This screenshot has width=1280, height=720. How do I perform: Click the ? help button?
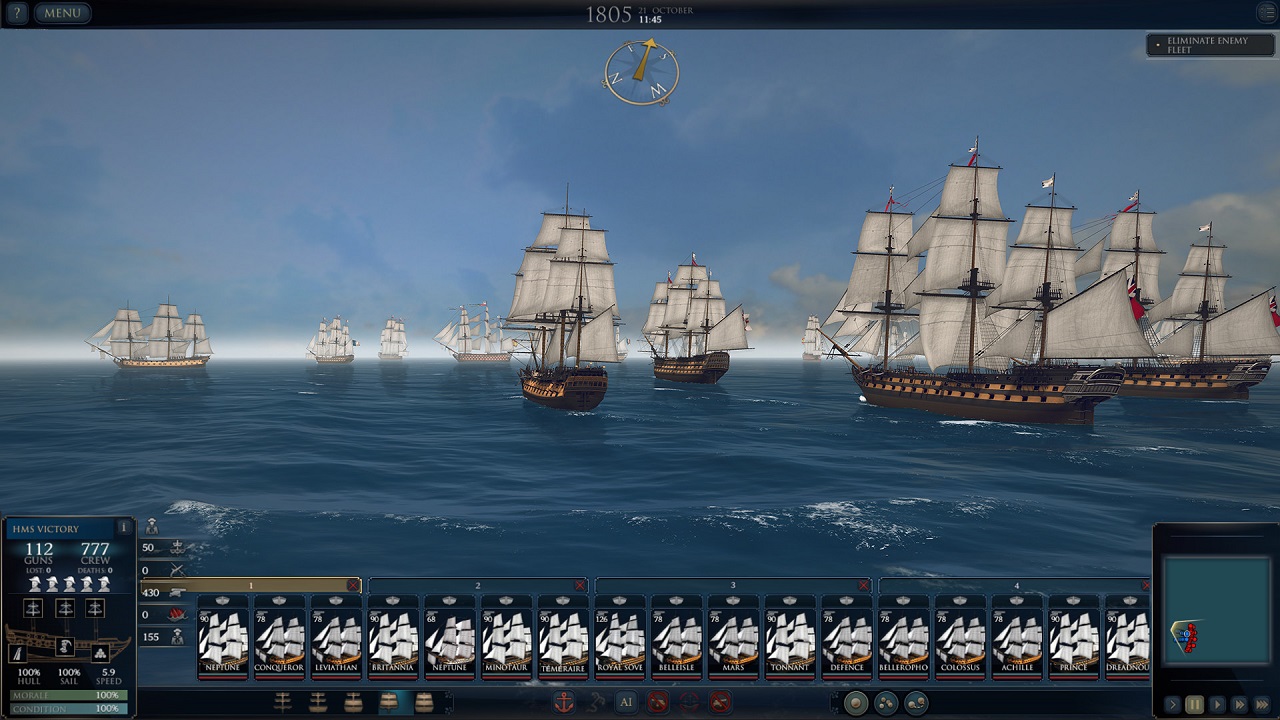(17, 14)
